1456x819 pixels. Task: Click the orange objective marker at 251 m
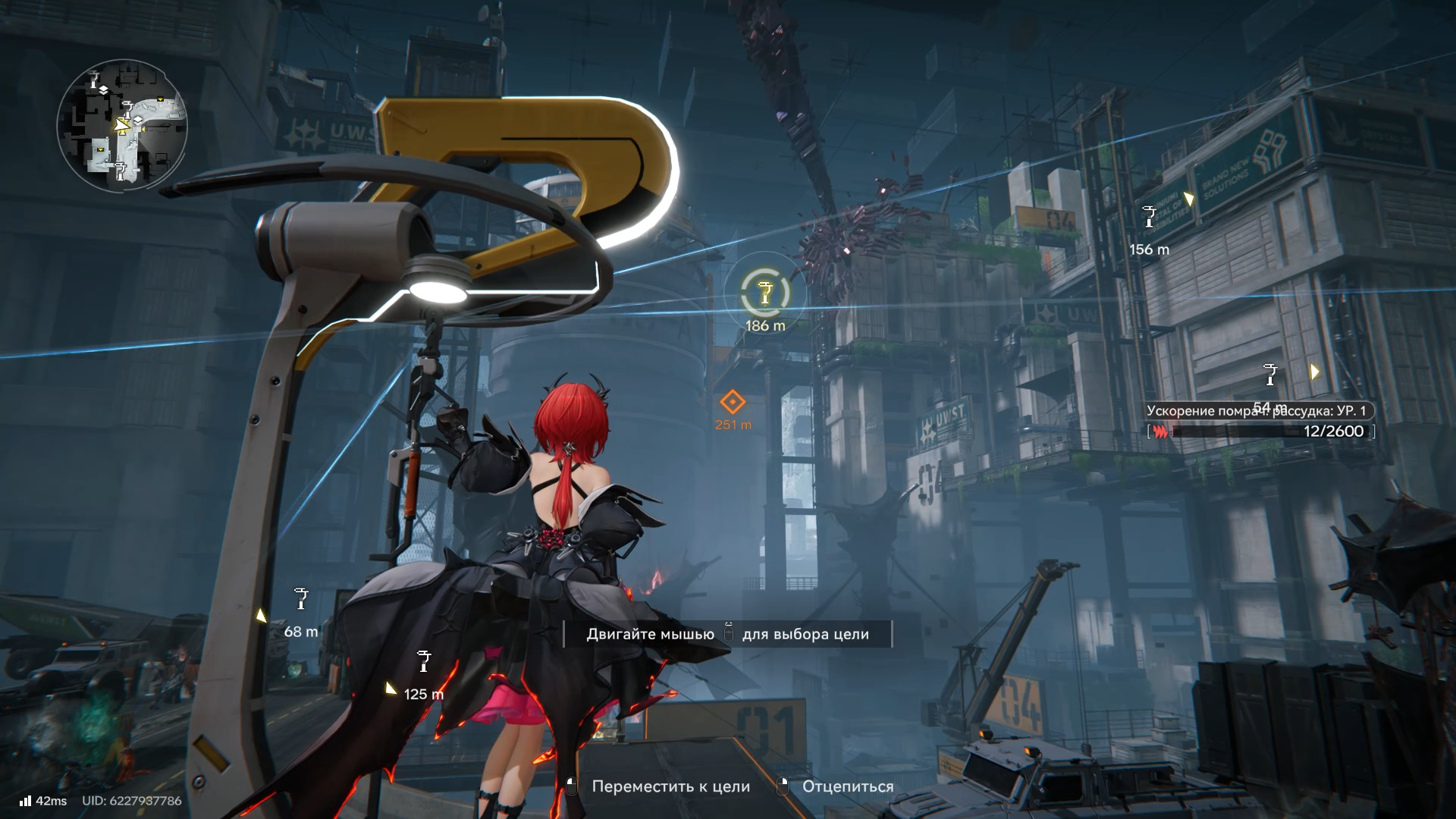[x=732, y=402]
